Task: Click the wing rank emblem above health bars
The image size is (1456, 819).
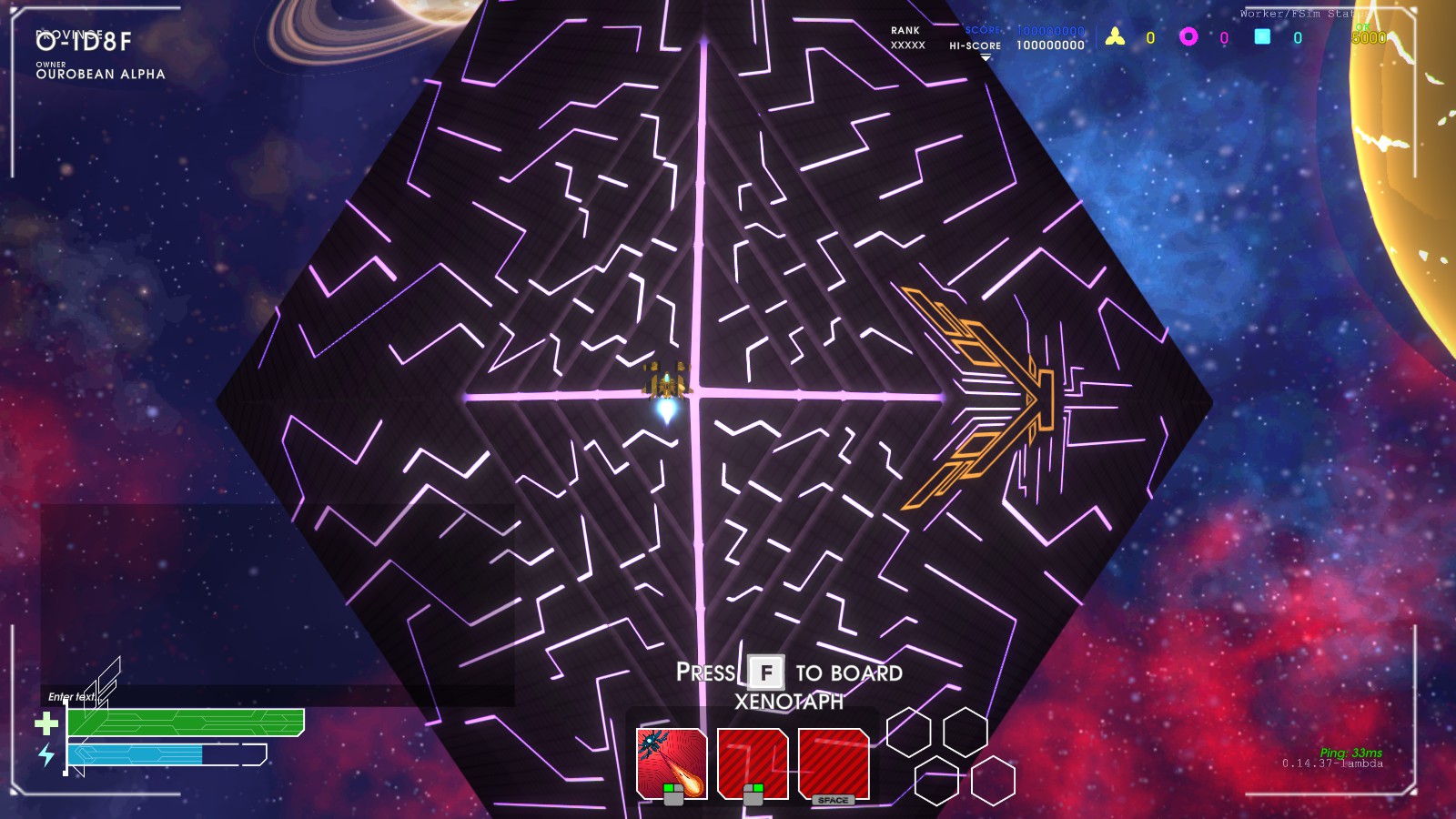Action: [x=103, y=681]
